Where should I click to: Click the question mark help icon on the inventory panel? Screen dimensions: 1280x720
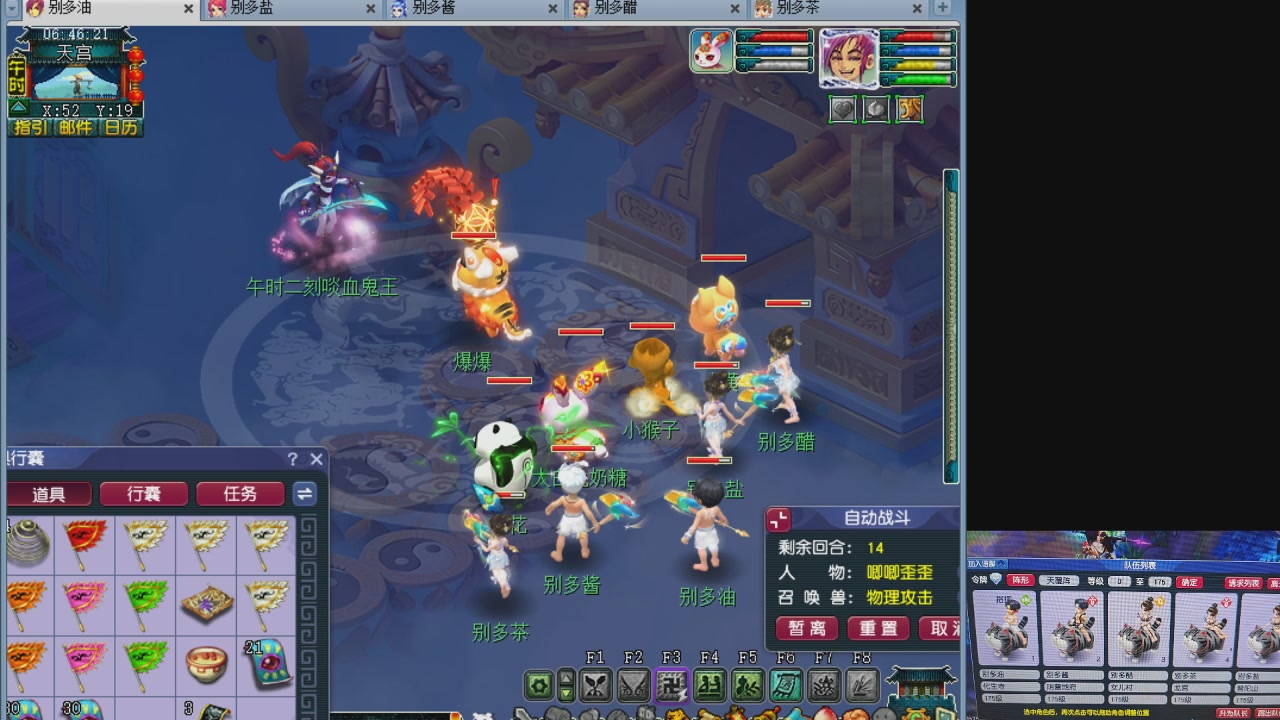click(x=291, y=459)
